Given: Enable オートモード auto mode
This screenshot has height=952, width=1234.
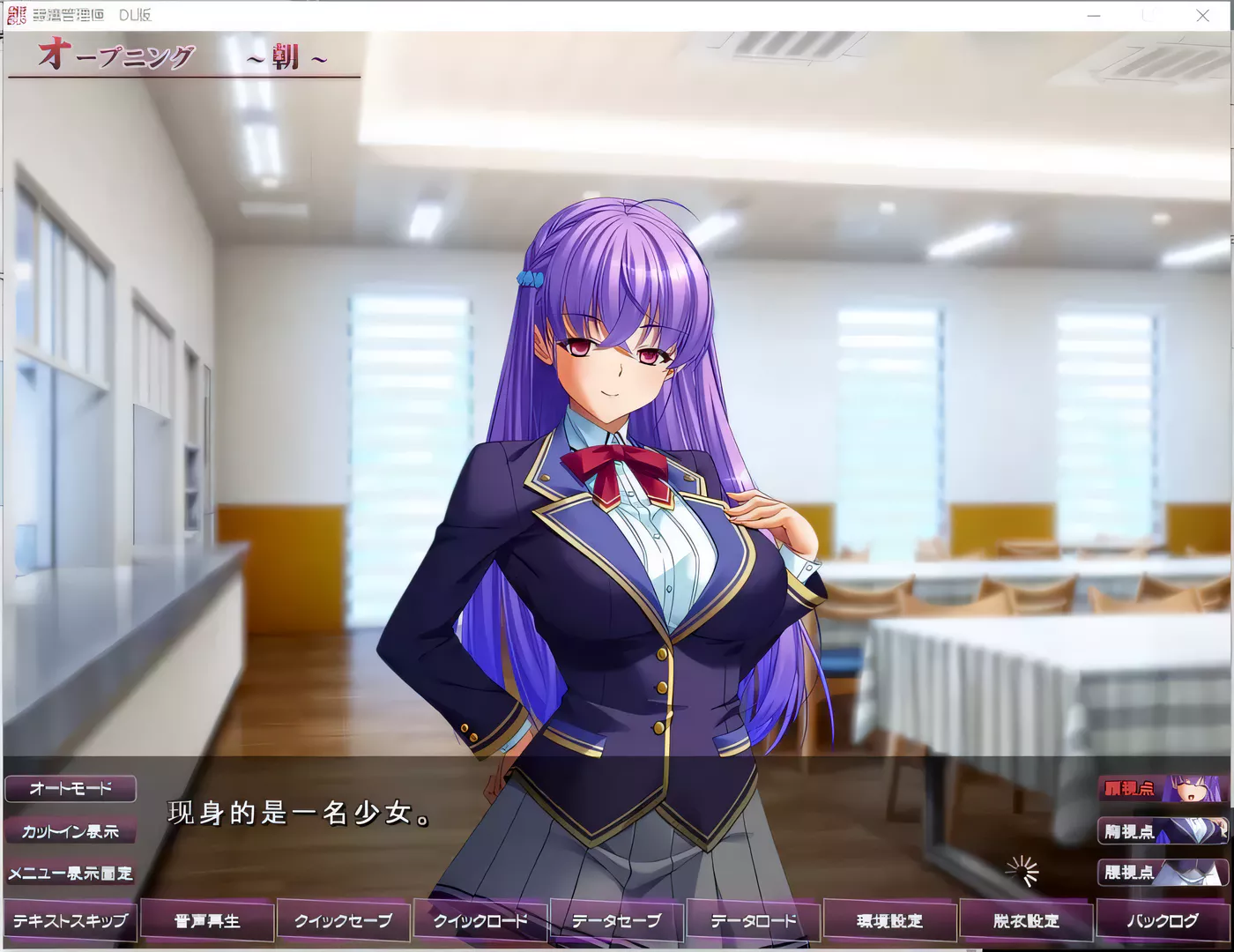Looking at the screenshot, I should [71, 789].
